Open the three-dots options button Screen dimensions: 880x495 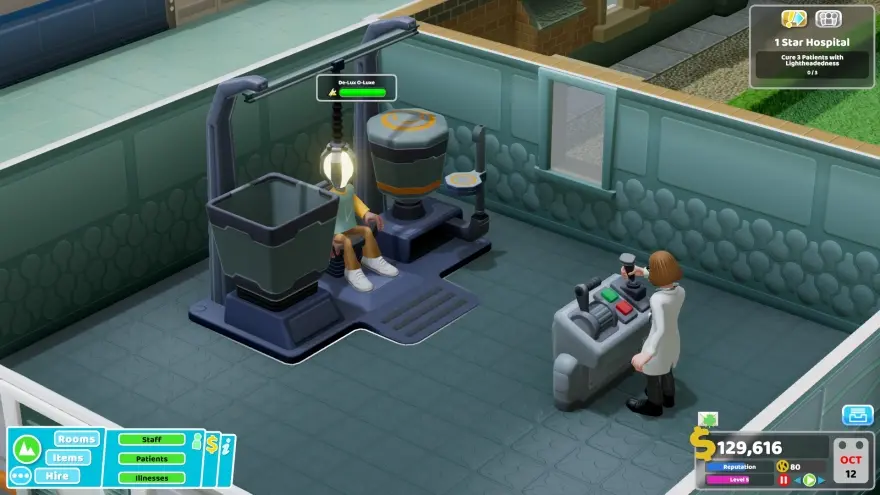pos(20,475)
